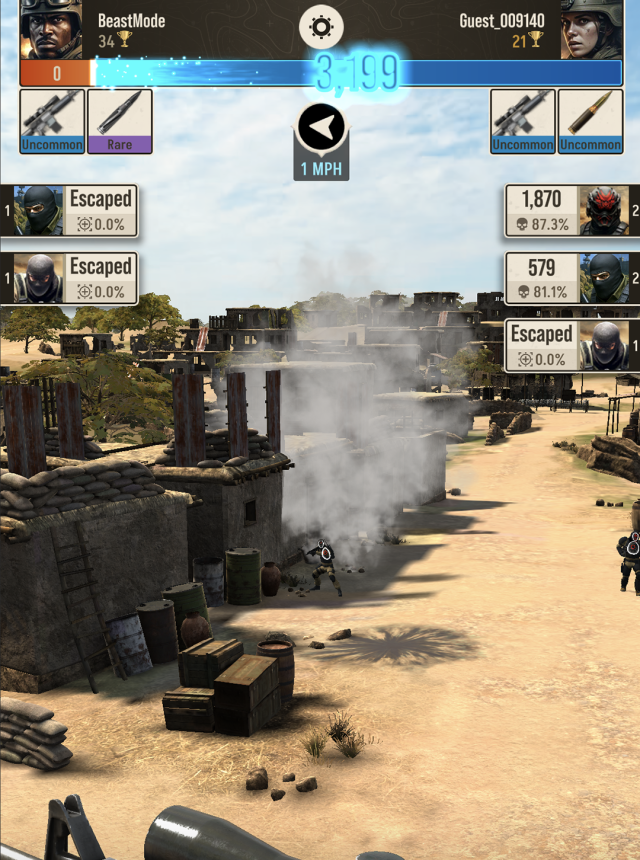
Task: Click Guest_009140's soldier avatar
Action: click(591, 30)
